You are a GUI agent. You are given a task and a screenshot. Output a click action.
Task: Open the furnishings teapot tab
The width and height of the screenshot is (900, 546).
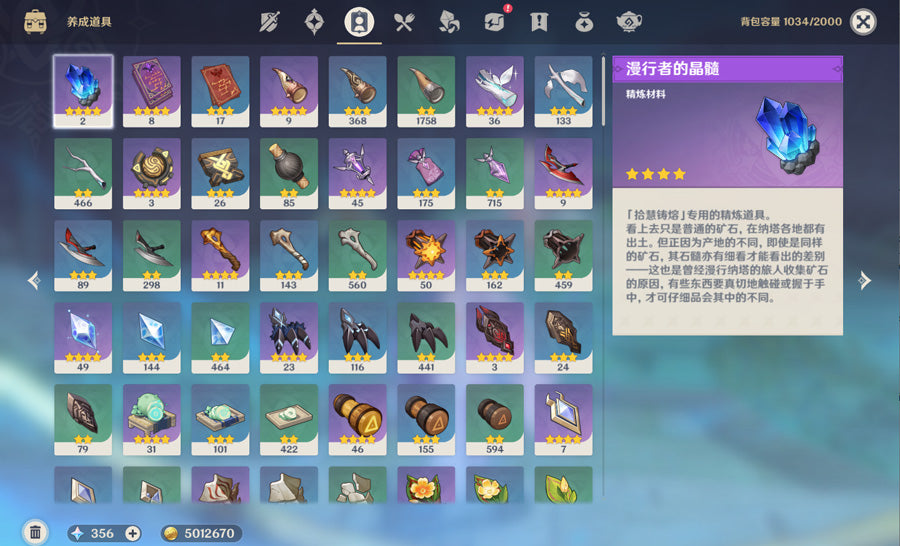(x=630, y=22)
